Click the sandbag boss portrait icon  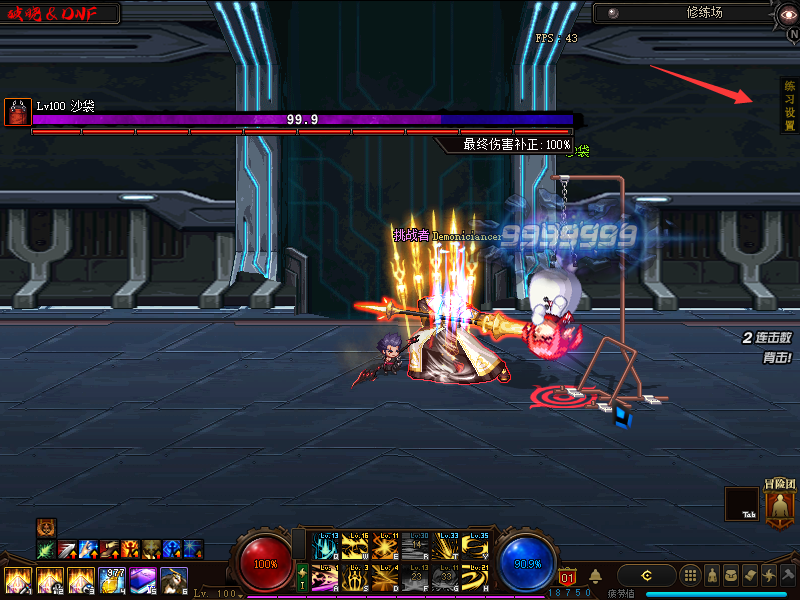coord(18,111)
